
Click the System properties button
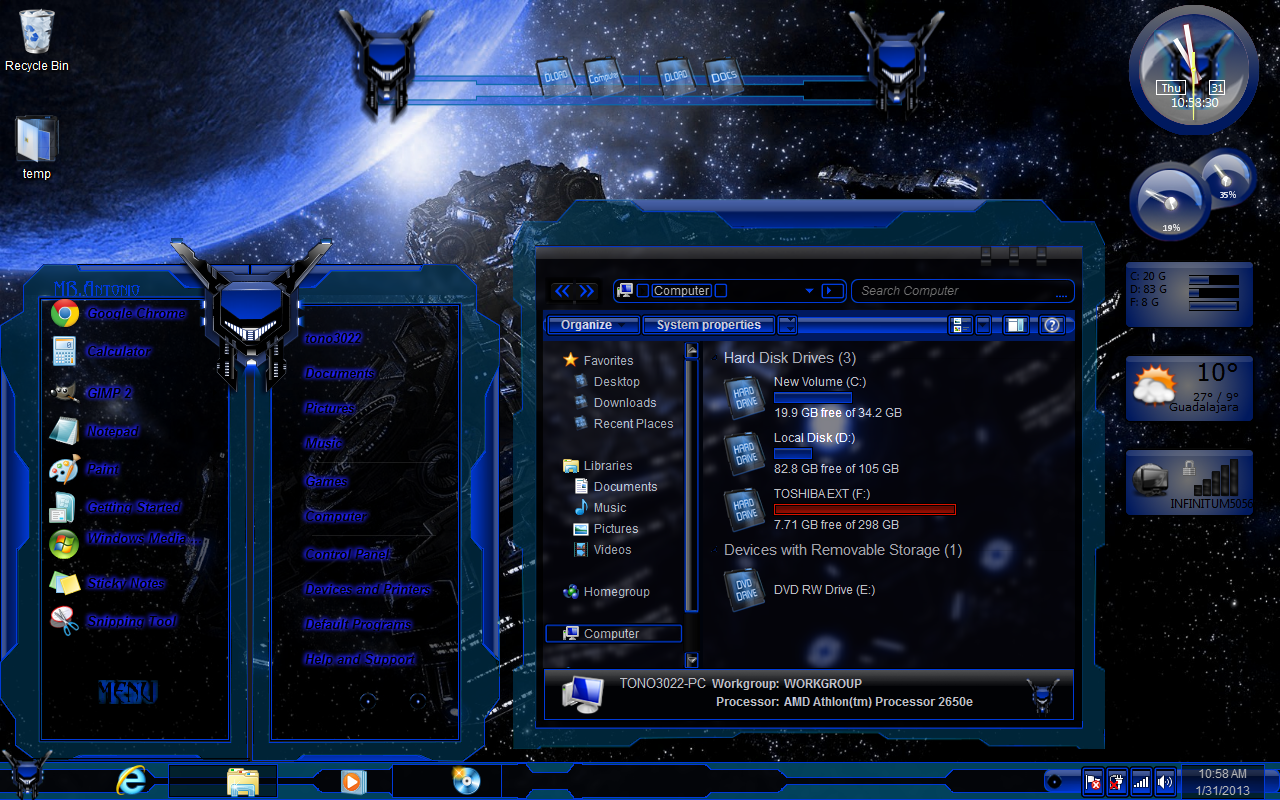708,325
